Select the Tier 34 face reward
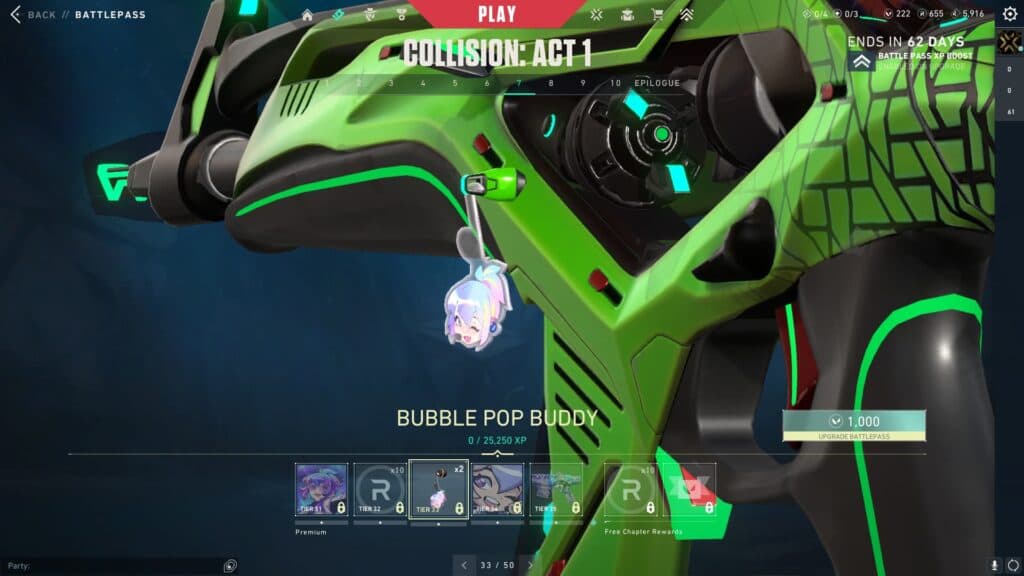This screenshot has height=576, width=1024. click(497, 489)
